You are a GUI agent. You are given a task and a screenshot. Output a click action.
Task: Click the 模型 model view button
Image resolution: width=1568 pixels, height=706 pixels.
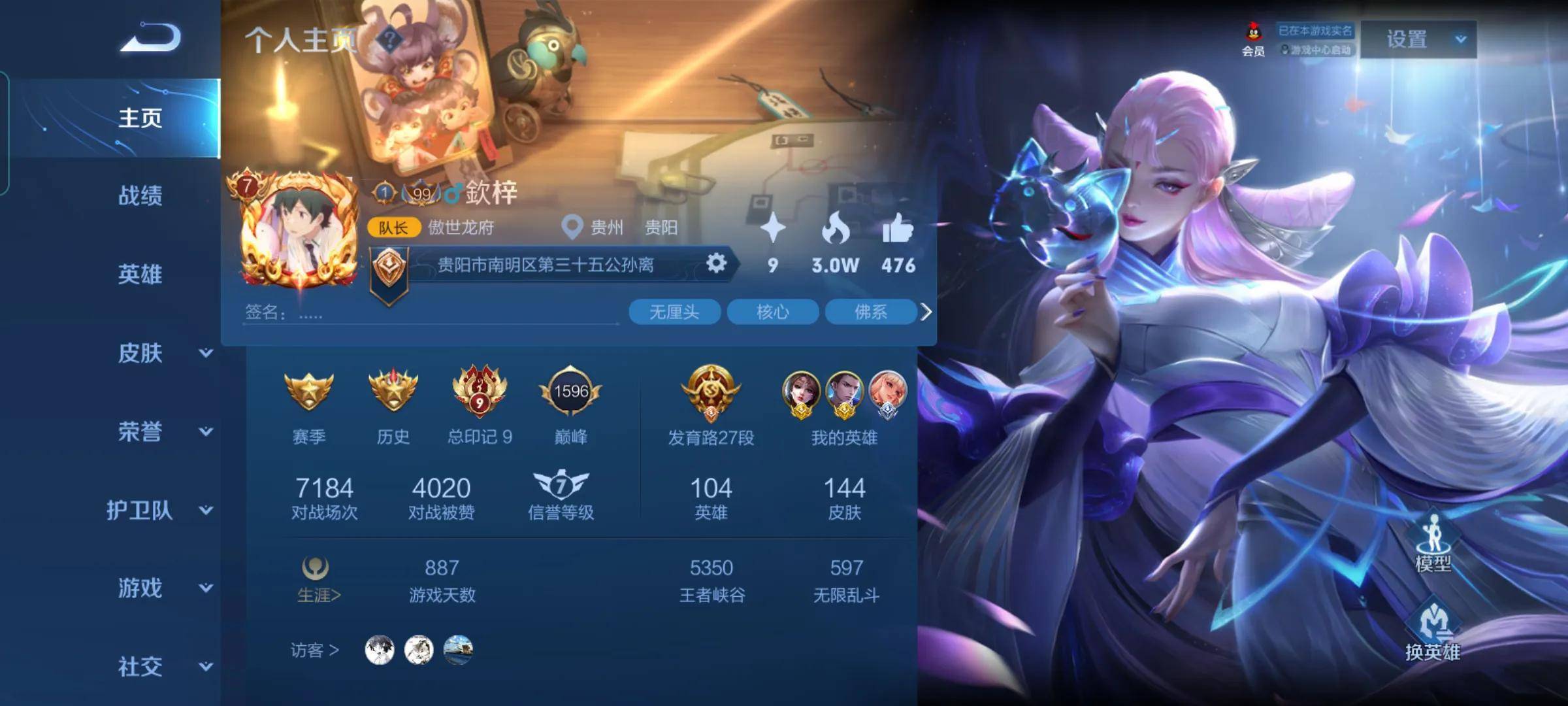click(1433, 544)
